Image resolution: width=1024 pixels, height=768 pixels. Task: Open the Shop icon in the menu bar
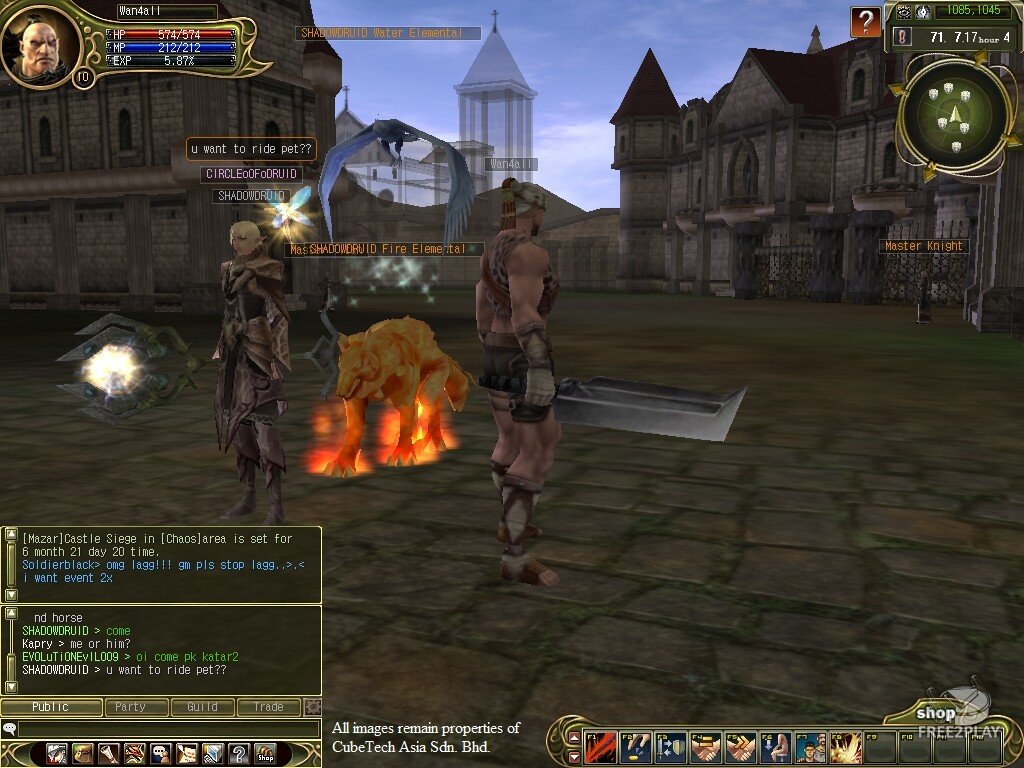click(265, 753)
